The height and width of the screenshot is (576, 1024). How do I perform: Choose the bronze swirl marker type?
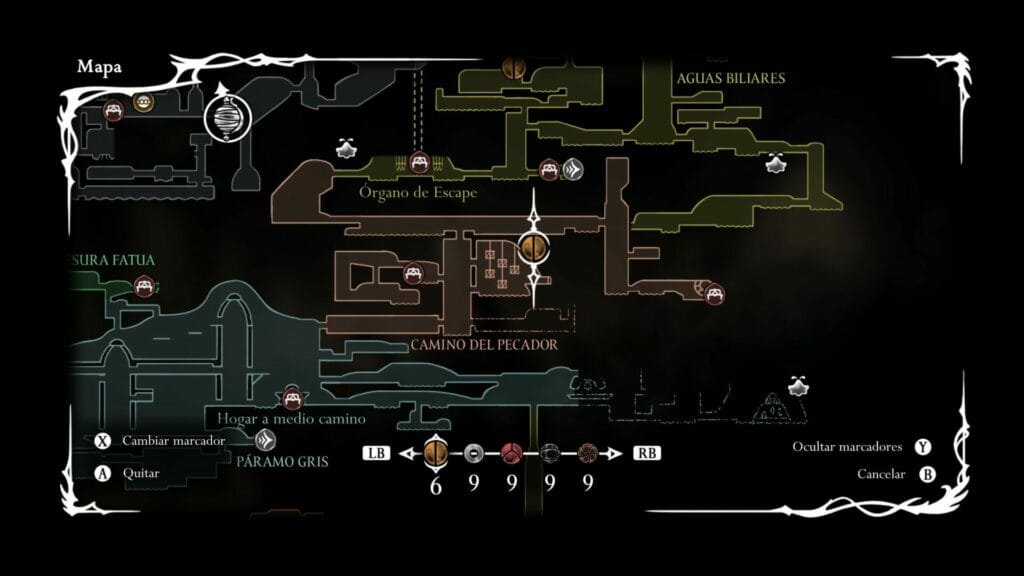point(588,453)
